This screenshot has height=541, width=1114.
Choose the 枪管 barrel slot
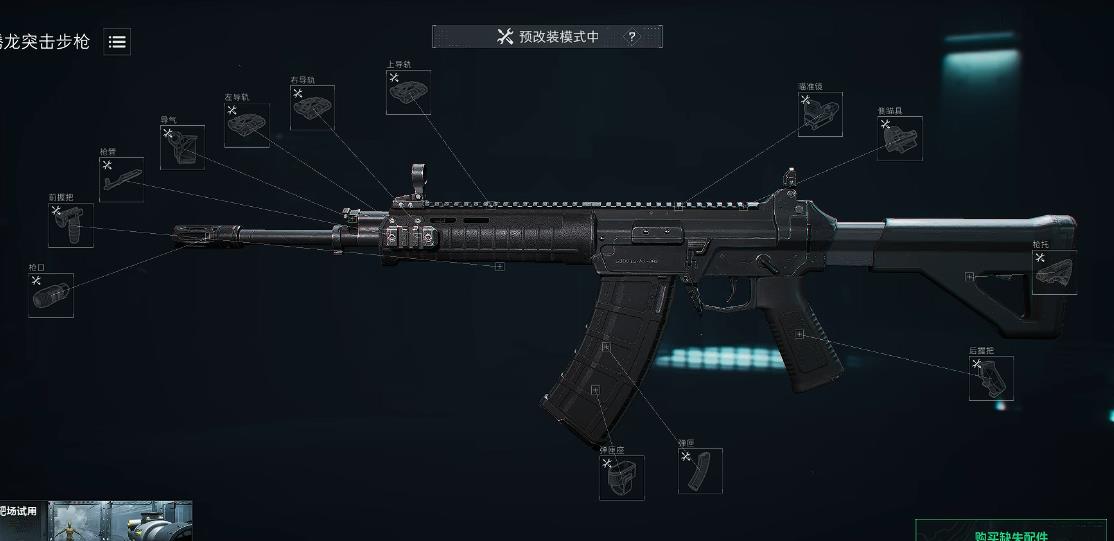[121, 179]
